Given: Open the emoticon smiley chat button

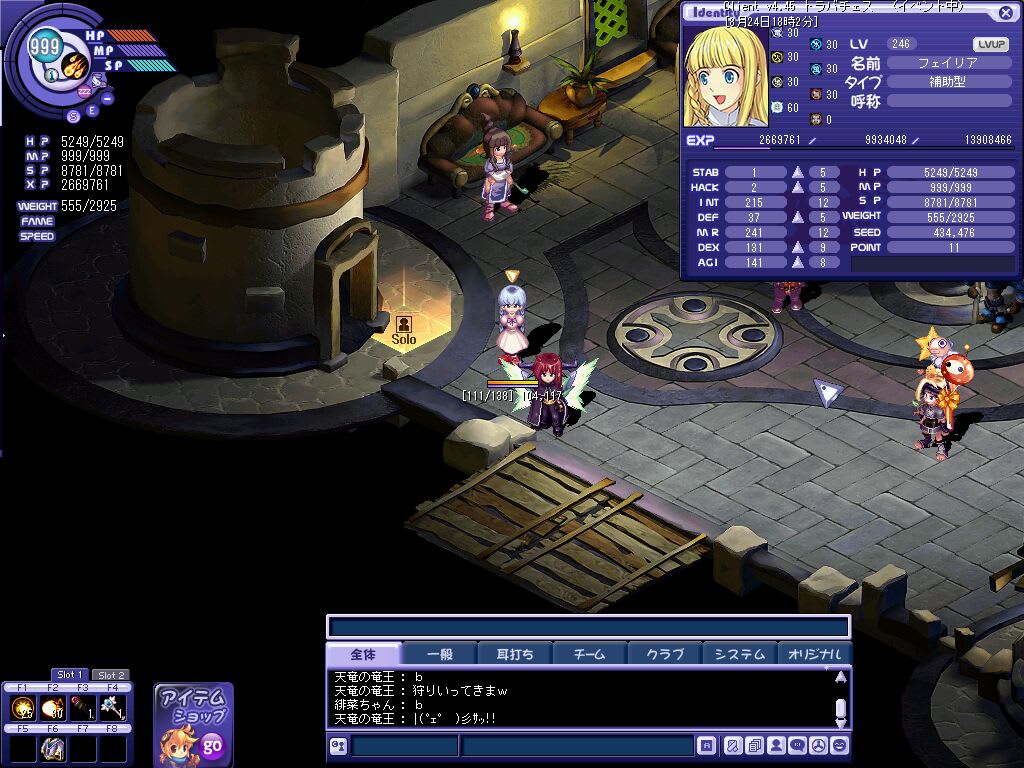Looking at the screenshot, I should [840, 745].
